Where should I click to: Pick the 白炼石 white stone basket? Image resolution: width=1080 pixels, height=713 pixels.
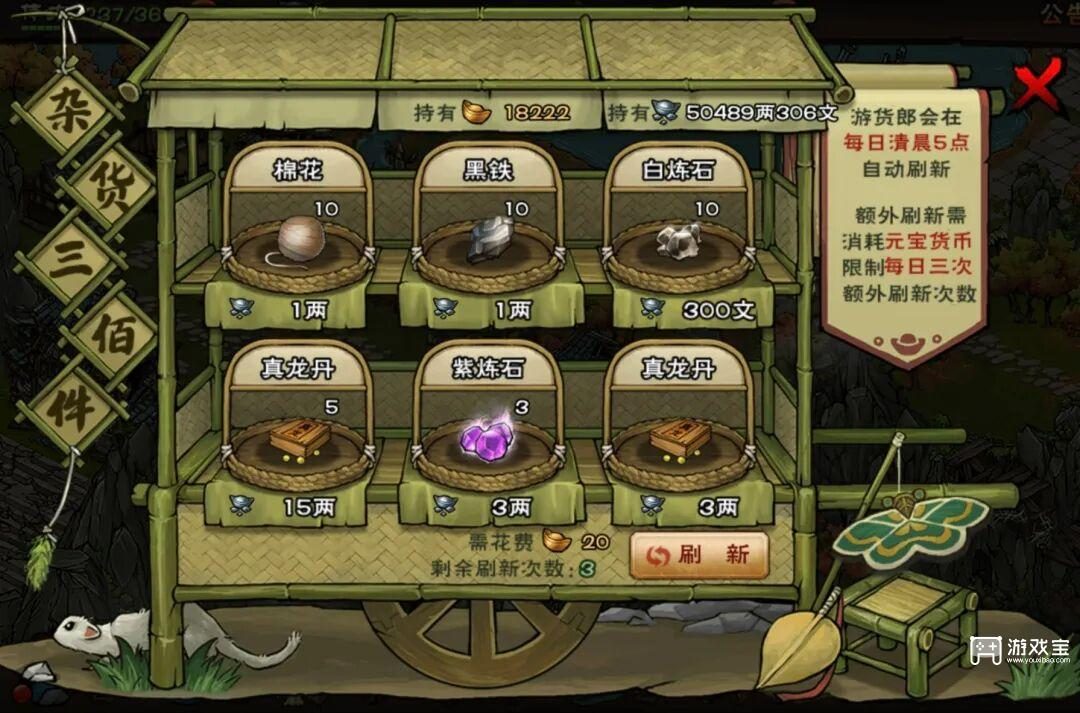click(x=679, y=242)
